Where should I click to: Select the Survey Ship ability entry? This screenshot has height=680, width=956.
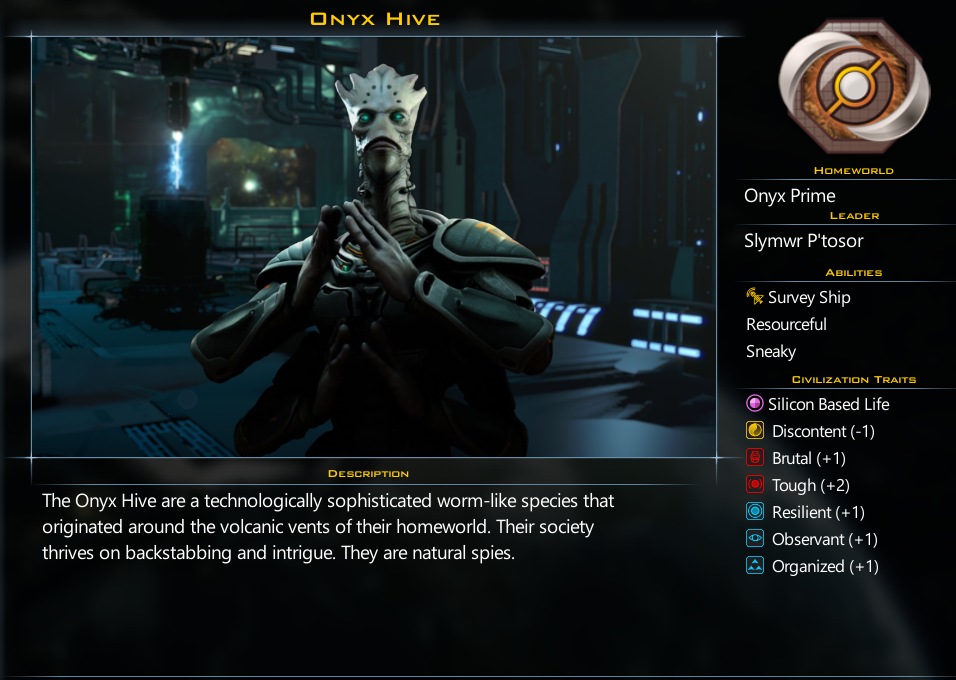point(808,297)
